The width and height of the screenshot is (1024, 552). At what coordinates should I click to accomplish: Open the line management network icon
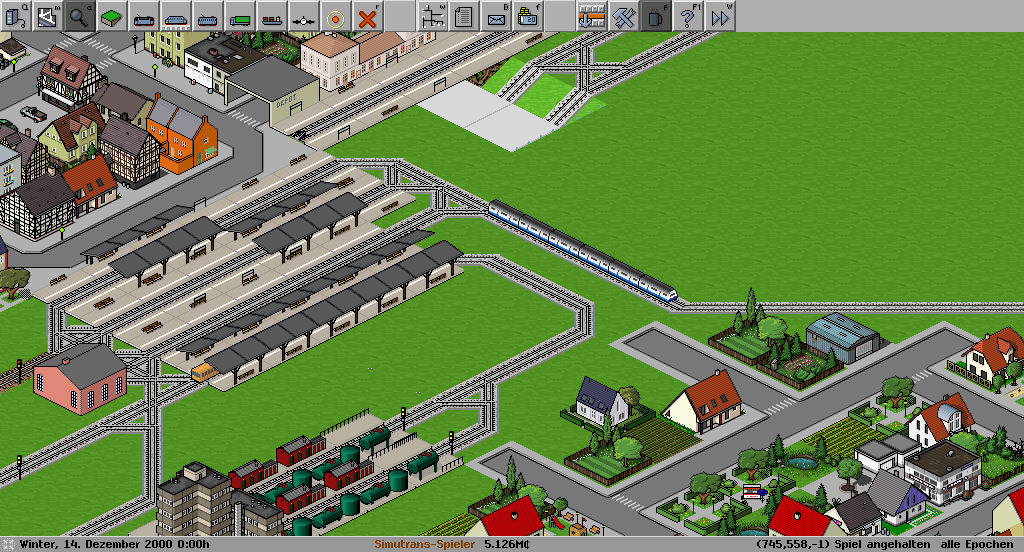432,15
